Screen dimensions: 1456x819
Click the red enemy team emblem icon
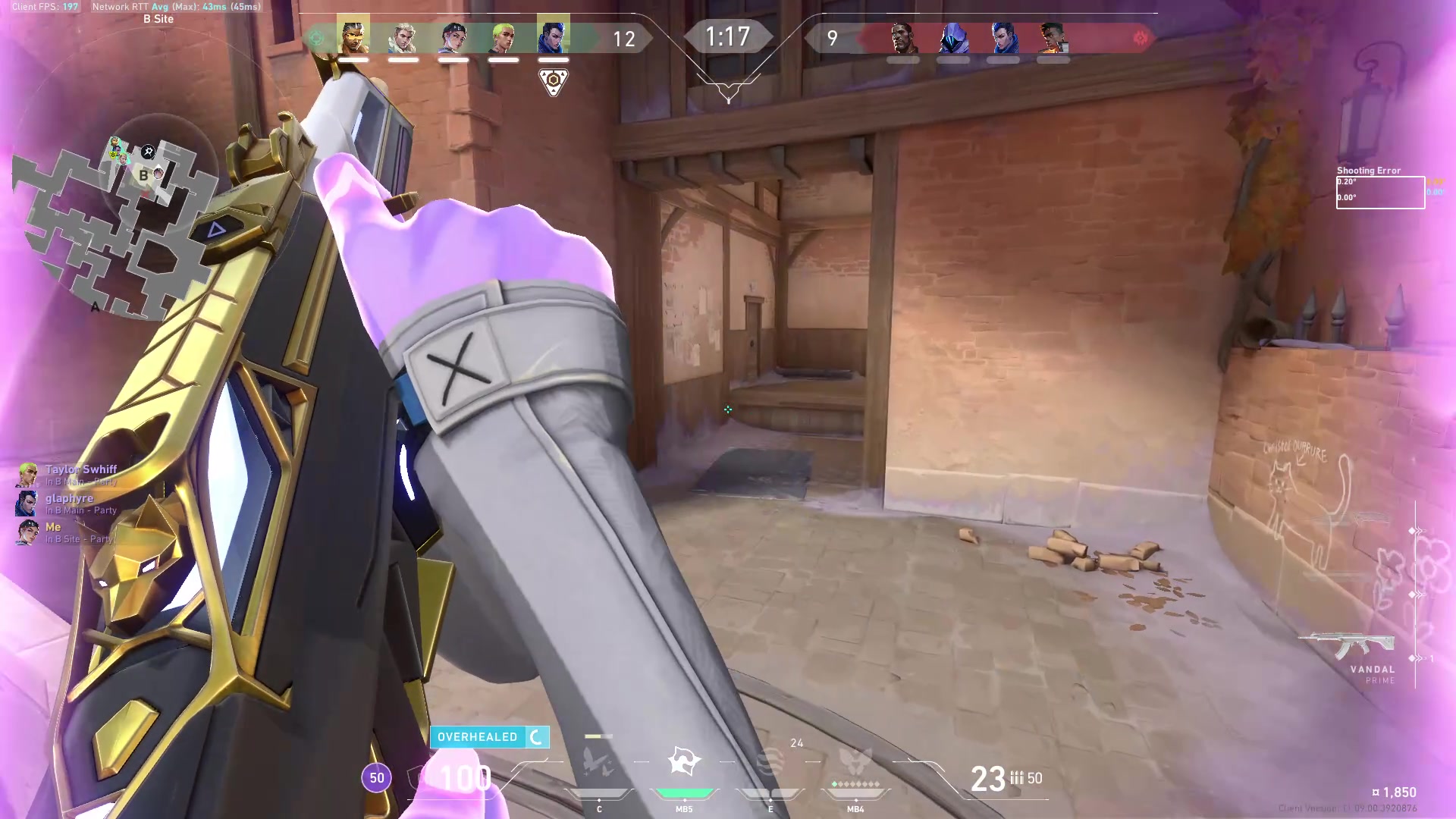(1141, 36)
